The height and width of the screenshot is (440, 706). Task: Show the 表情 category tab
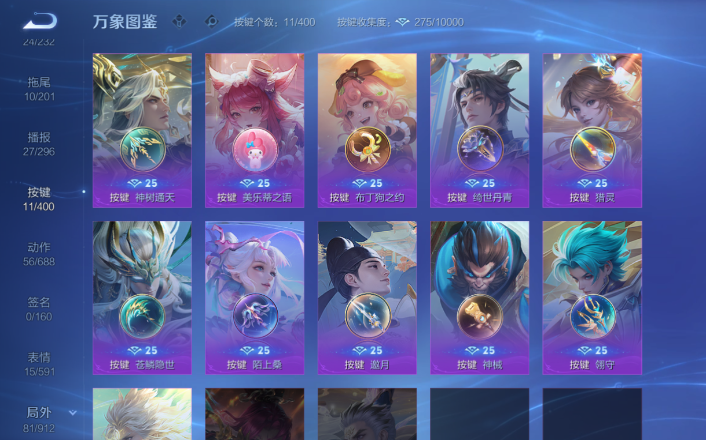[39, 364]
